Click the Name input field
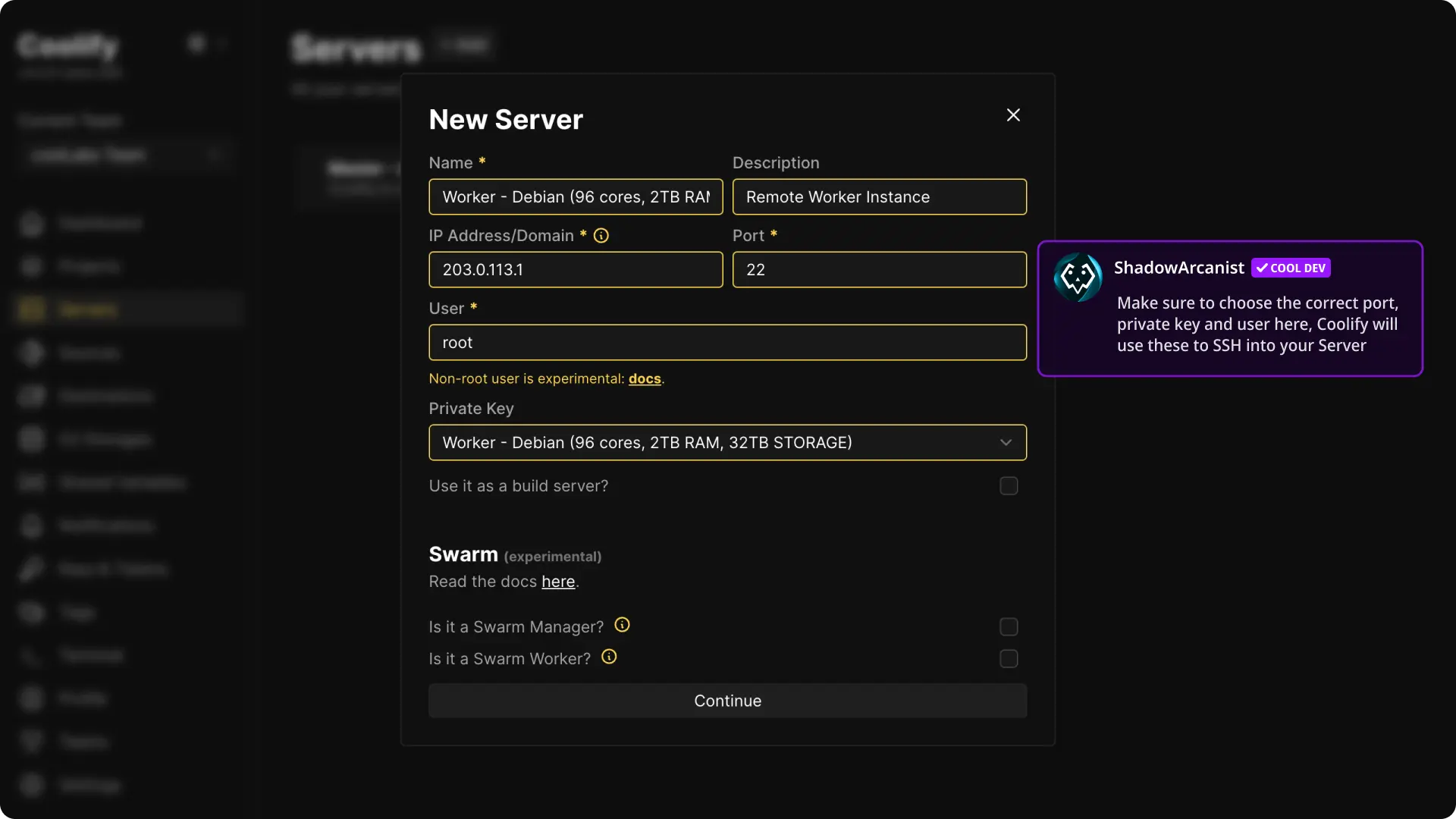The width and height of the screenshot is (1456, 819). (576, 197)
